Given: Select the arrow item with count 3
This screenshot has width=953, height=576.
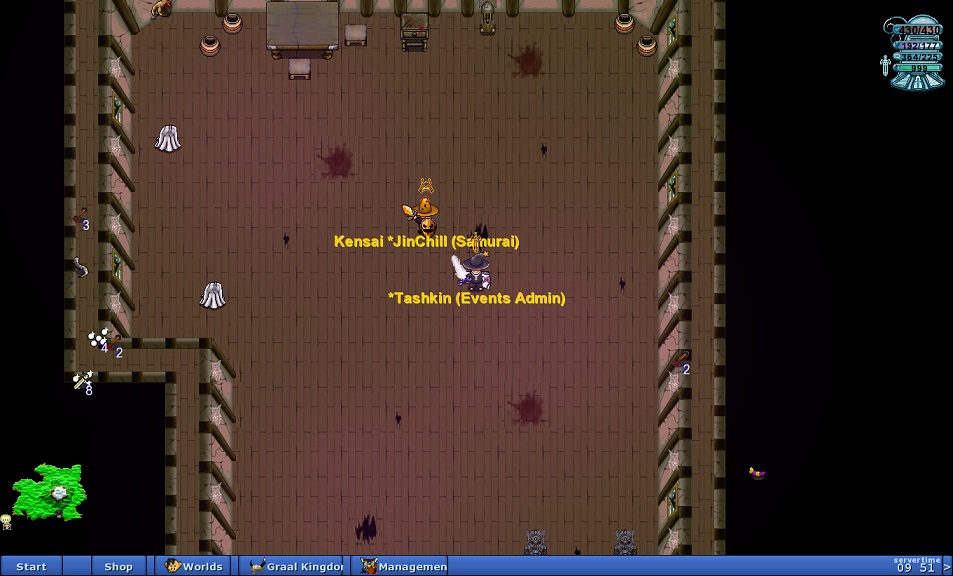Looking at the screenshot, I should pos(80,217).
